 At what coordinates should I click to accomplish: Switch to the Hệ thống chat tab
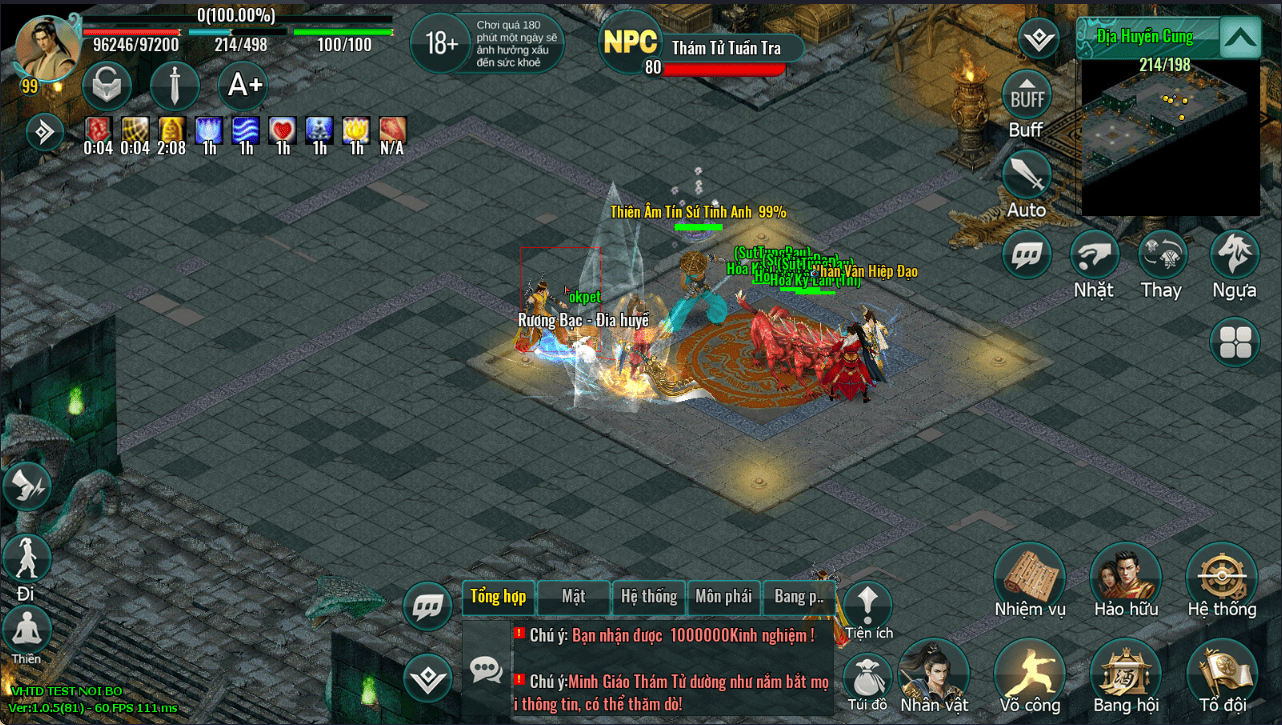[649, 597]
